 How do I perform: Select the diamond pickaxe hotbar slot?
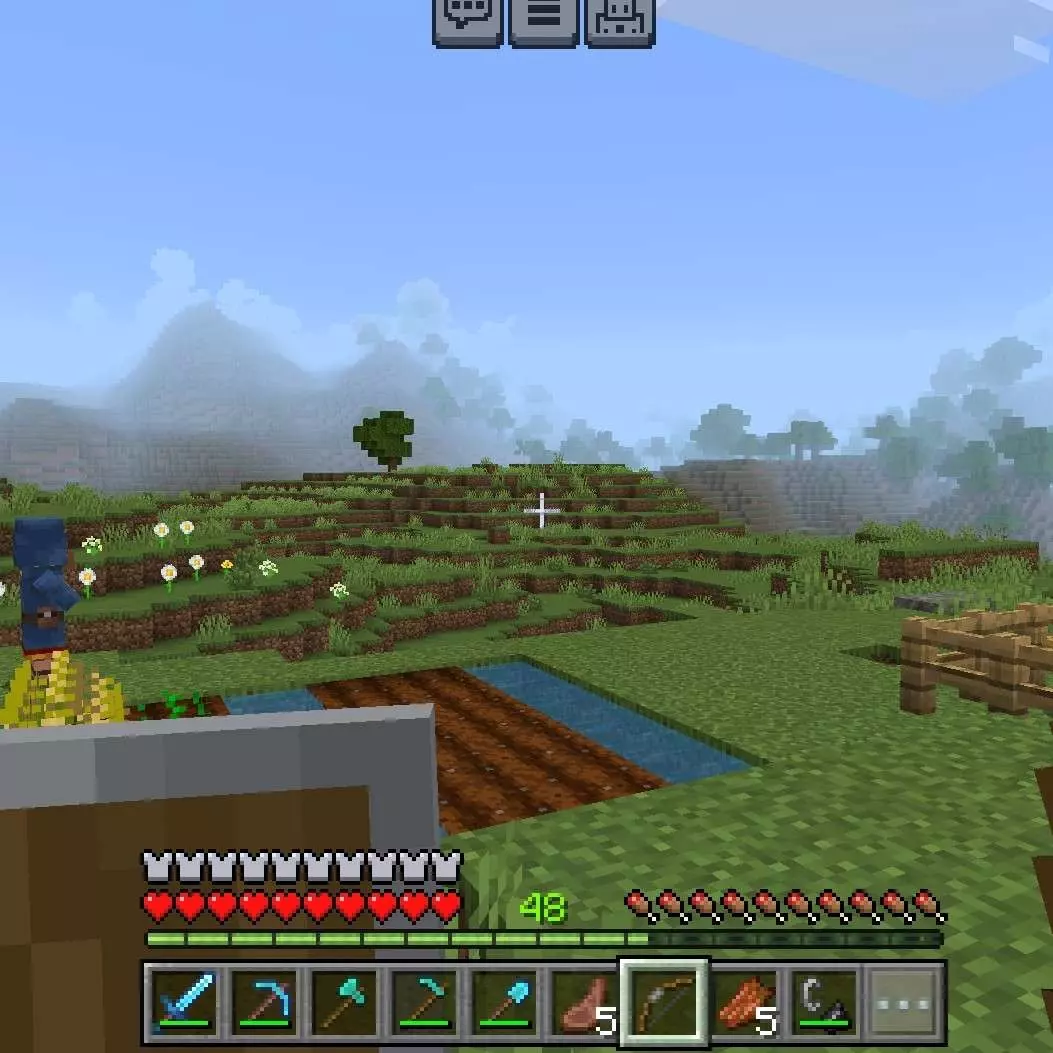(264, 1002)
